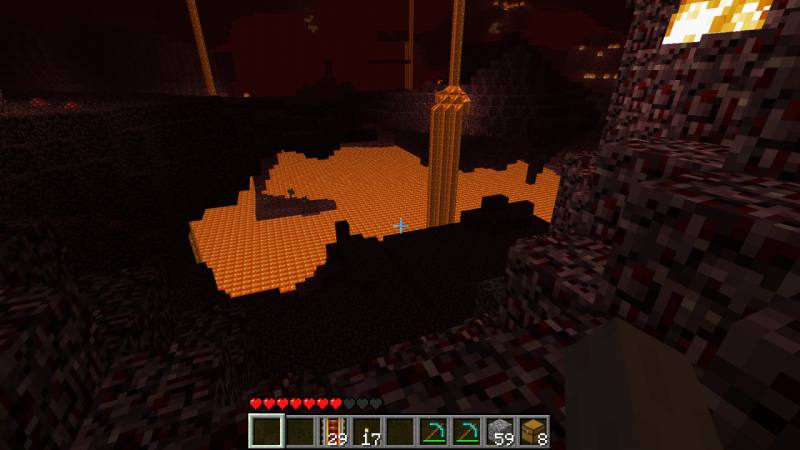Select the rails stack of 29

[x=333, y=431]
